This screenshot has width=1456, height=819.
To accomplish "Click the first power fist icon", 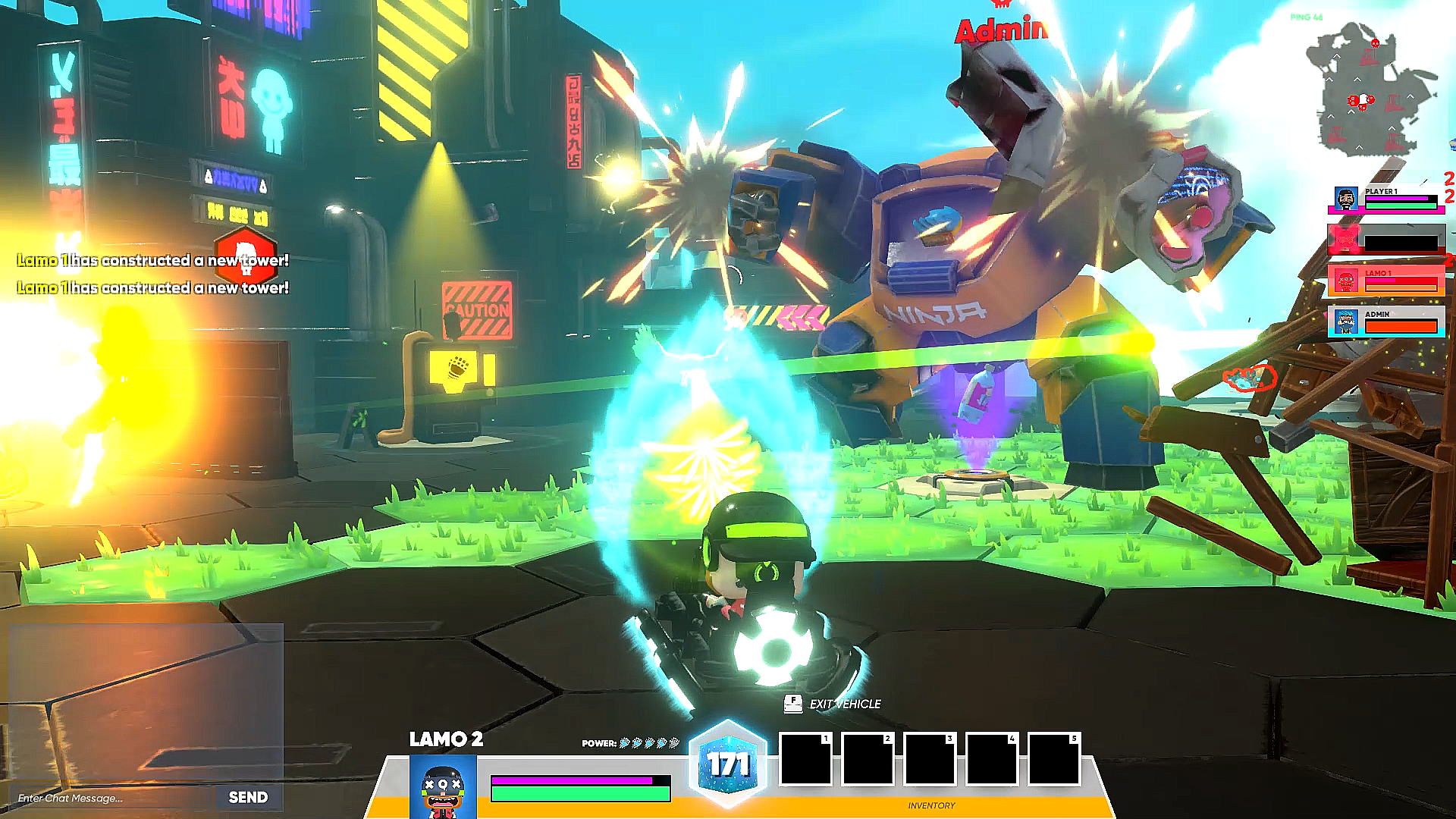I will (x=624, y=744).
